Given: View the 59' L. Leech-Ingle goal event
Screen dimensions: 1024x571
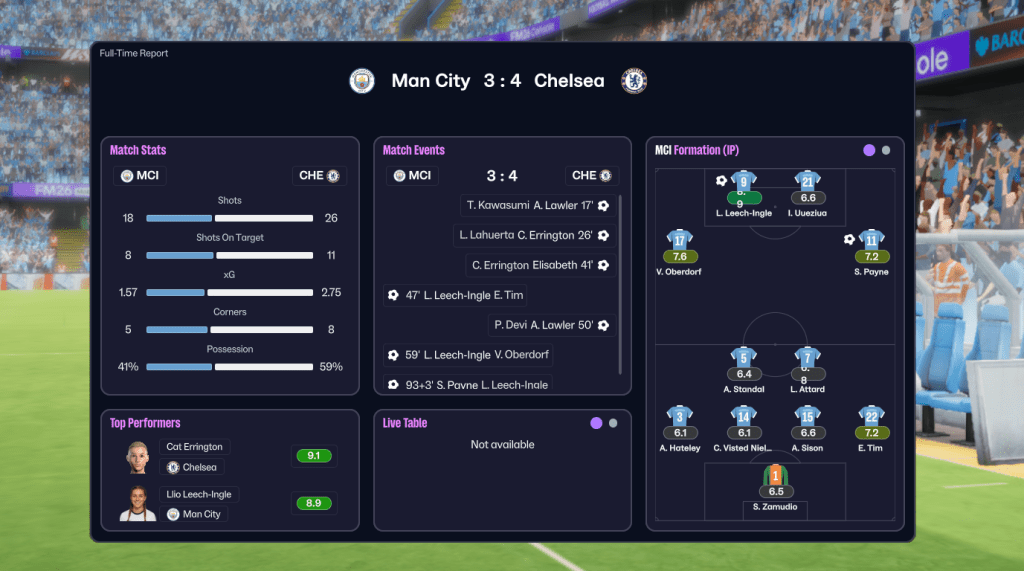Looking at the screenshot, I should tap(468, 355).
